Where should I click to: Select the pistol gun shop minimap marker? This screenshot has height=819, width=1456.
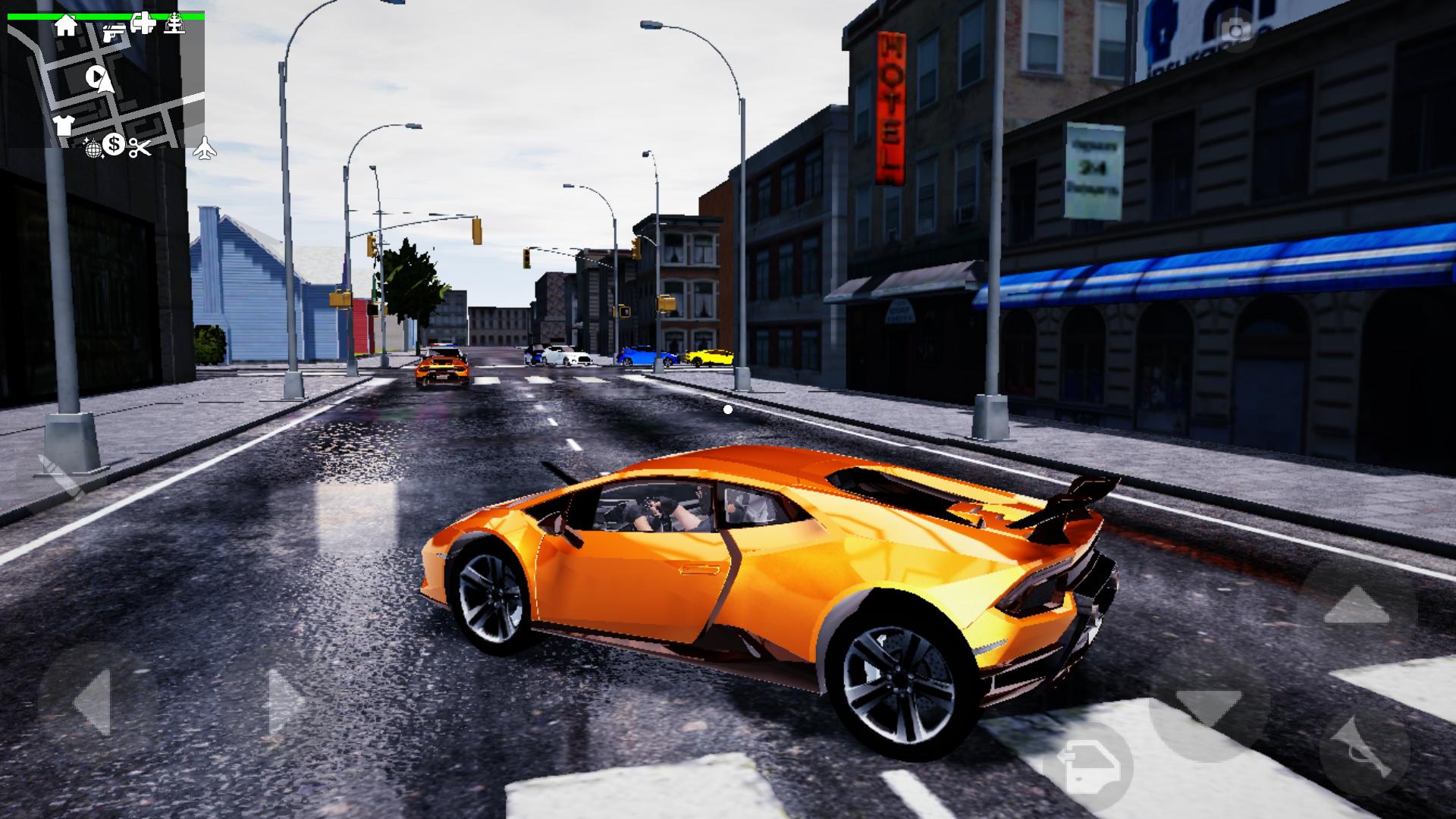point(113,33)
